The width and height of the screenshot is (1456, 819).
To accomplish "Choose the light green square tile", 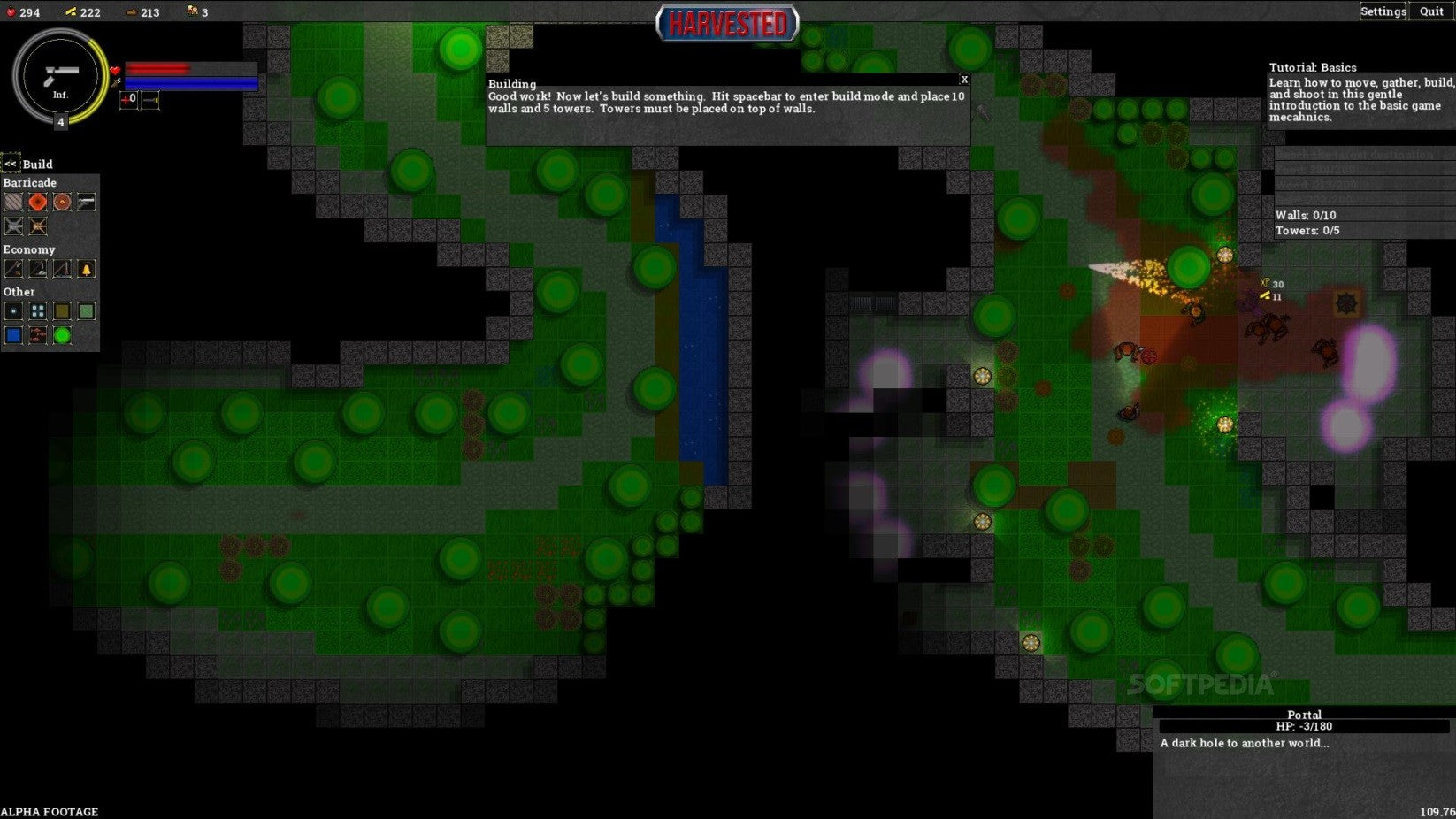I will coord(86,311).
